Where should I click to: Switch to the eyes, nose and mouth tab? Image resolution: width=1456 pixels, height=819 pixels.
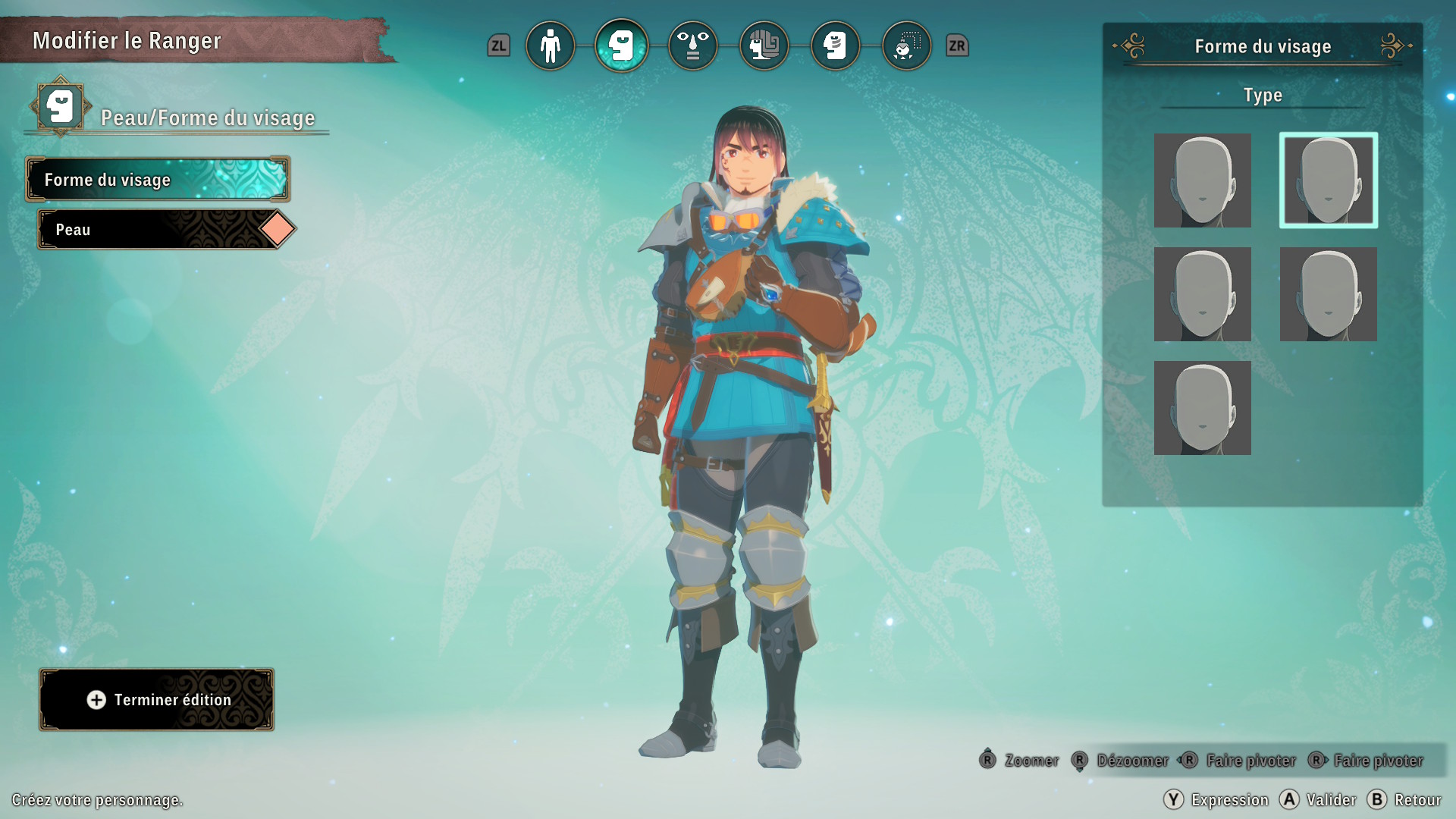pyautogui.click(x=692, y=46)
